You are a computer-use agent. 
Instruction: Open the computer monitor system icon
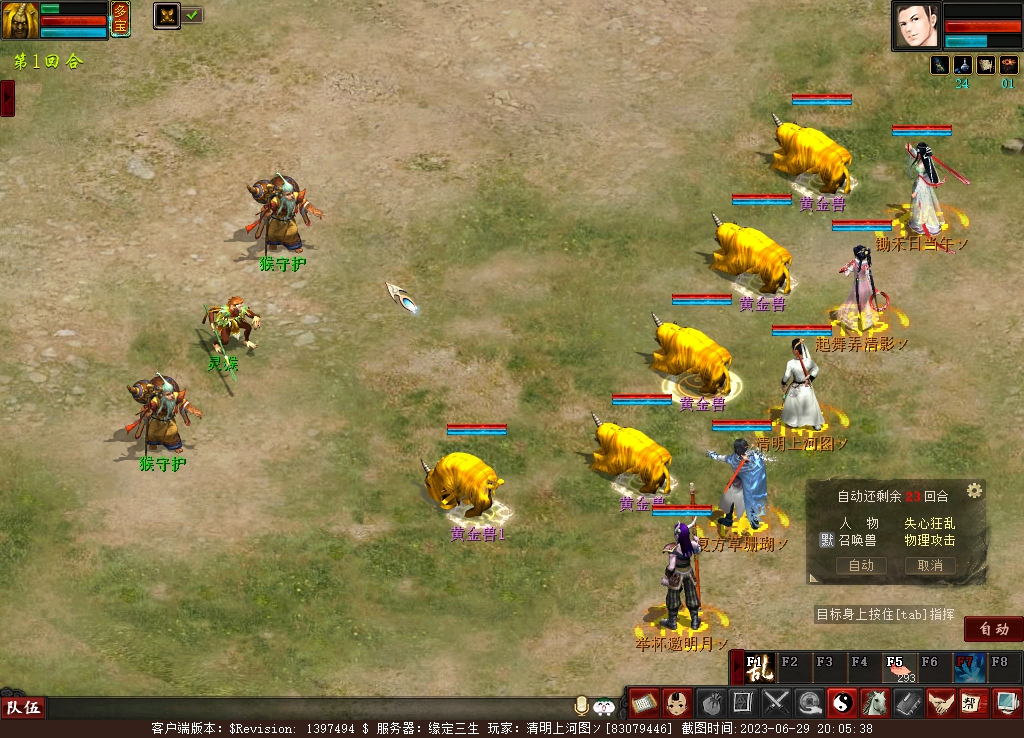(1007, 703)
